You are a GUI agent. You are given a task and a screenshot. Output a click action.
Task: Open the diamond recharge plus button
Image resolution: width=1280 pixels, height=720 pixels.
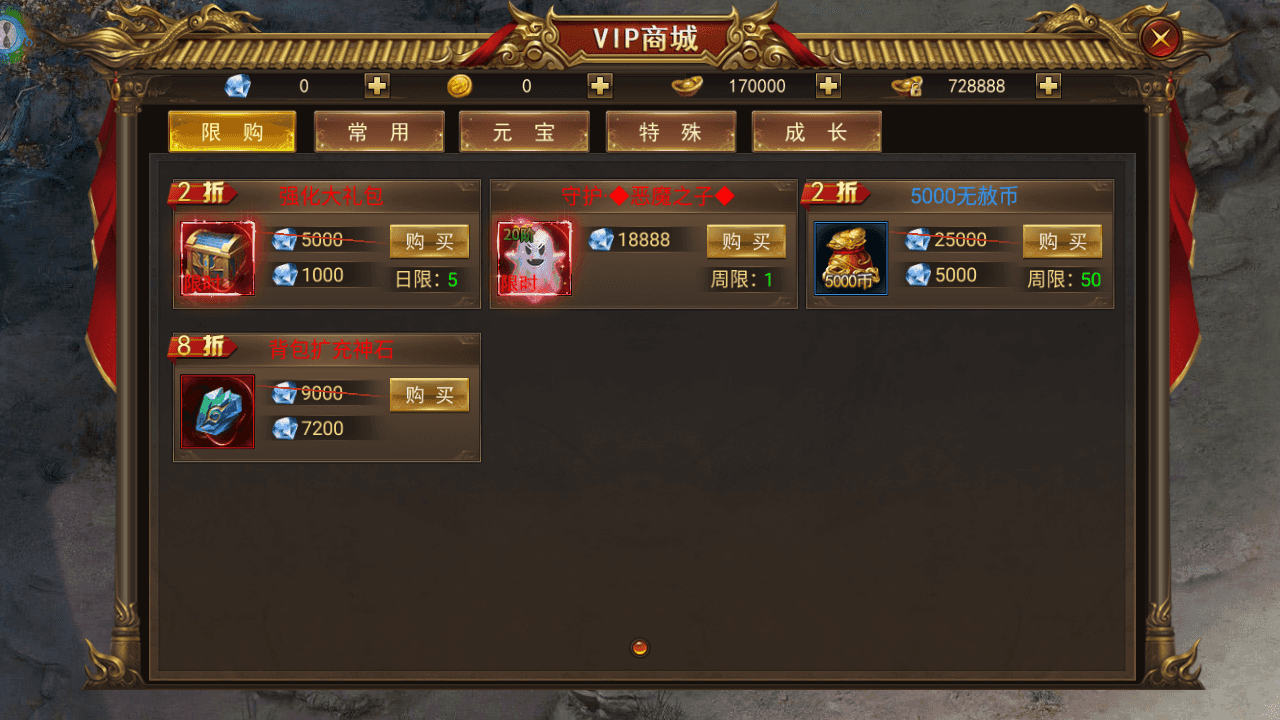point(377,86)
